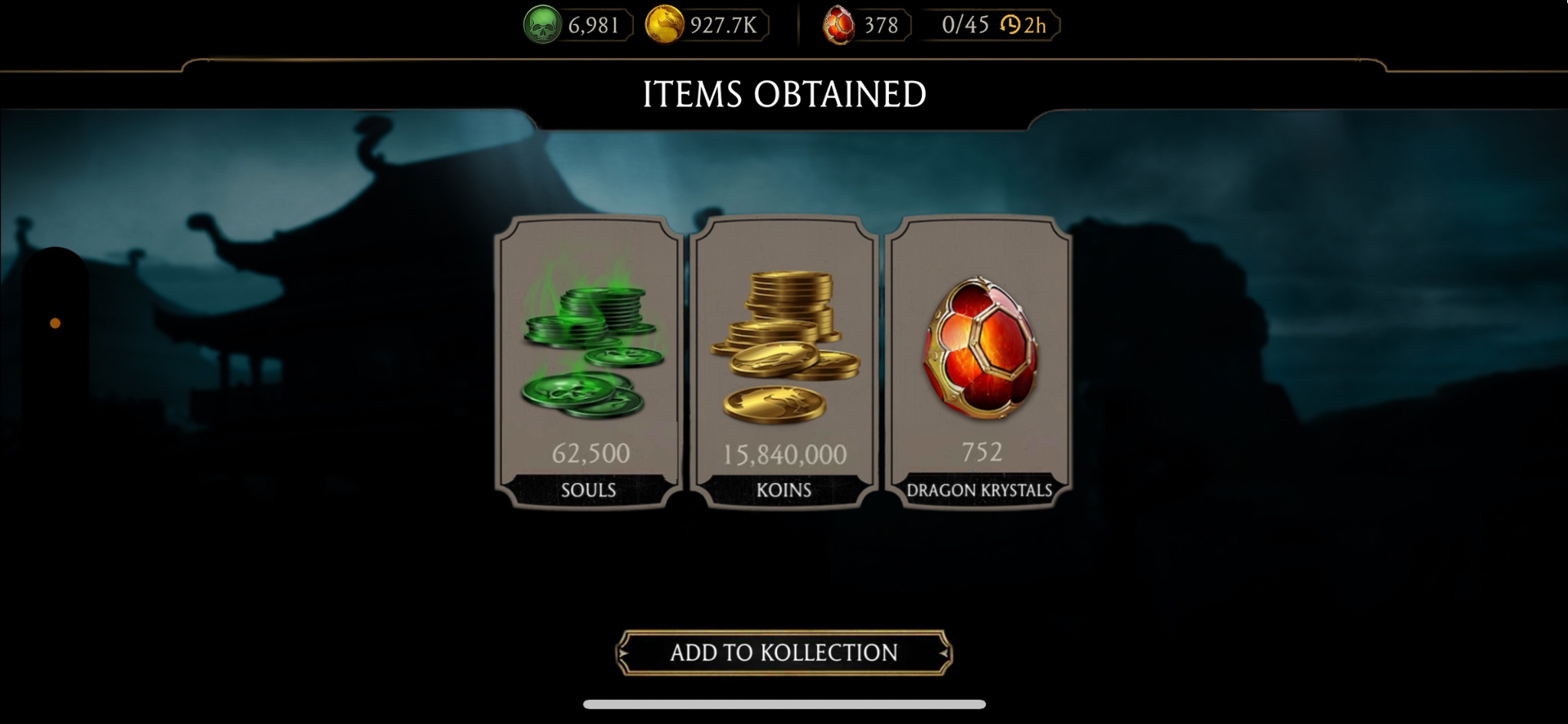The width and height of the screenshot is (1568, 724).
Task: Expand the 0/45 energy display
Action: tap(964, 24)
